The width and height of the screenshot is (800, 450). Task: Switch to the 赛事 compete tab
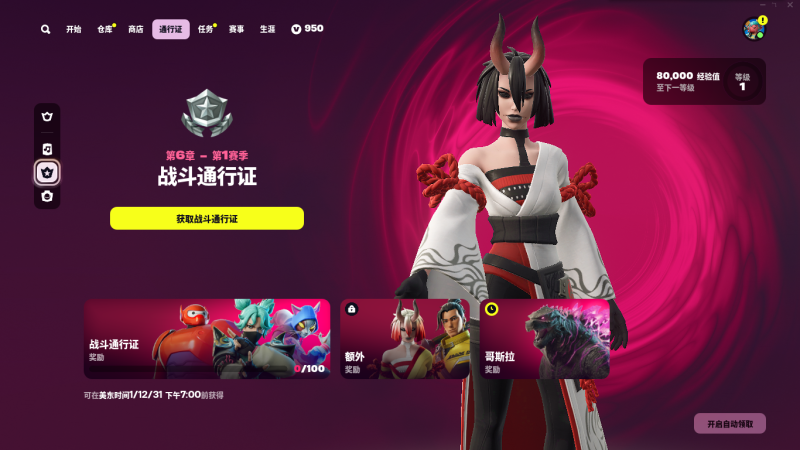tap(236, 30)
